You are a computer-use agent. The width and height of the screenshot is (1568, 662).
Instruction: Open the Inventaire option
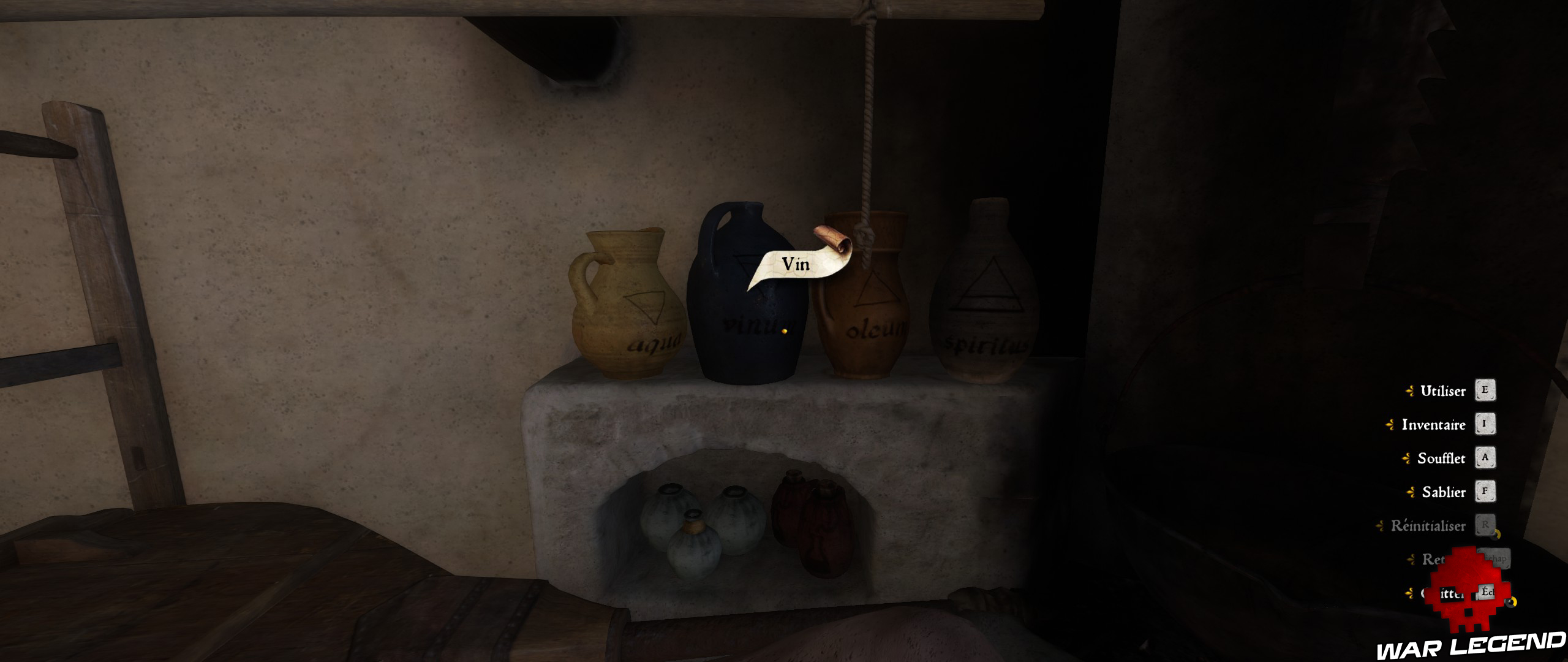coord(1433,425)
